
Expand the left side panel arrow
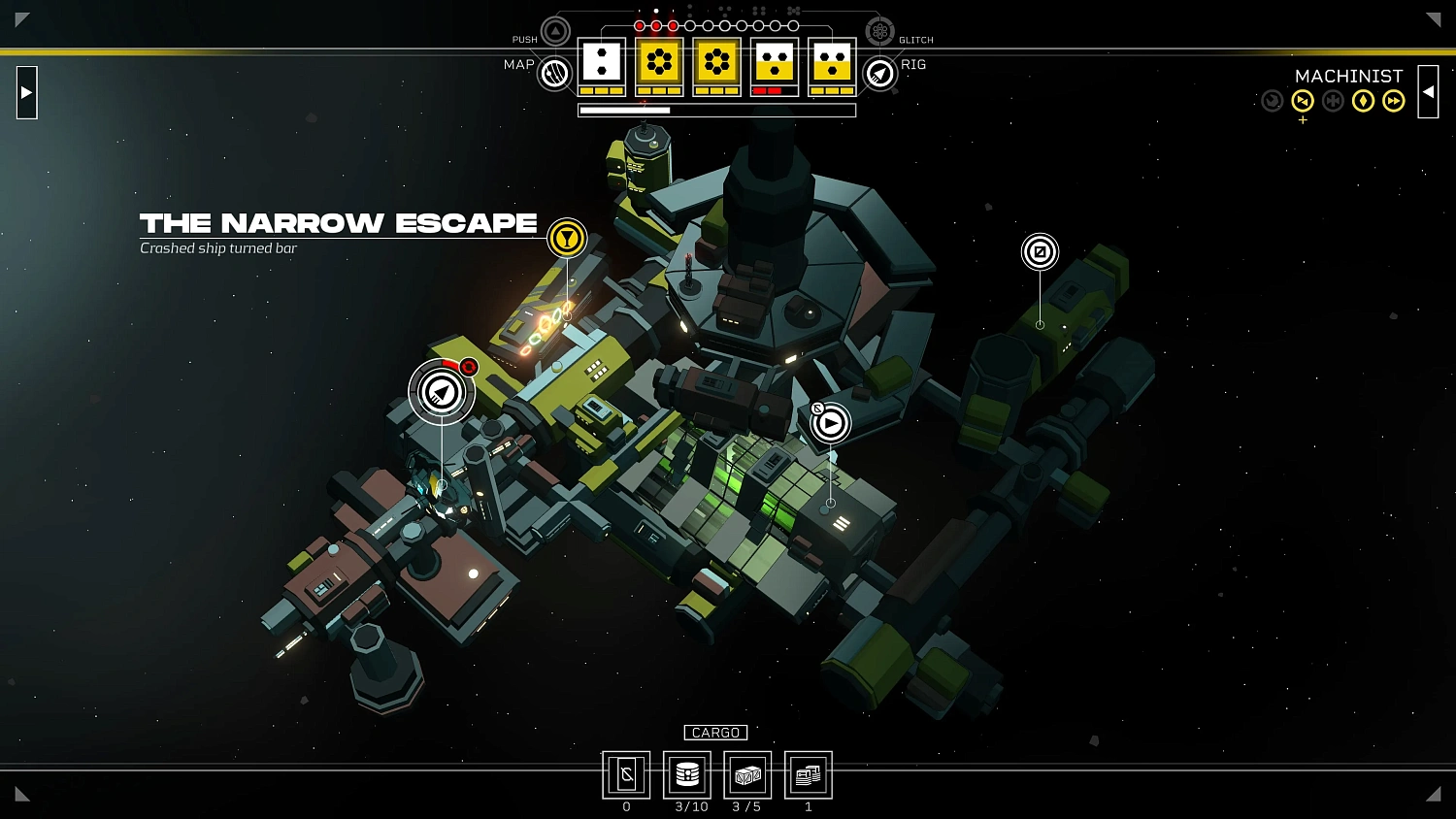[26, 92]
